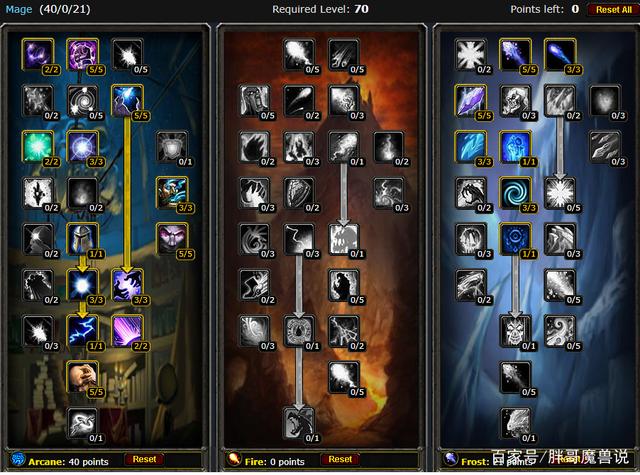Select the Arcane Mind talent (5/5)
This screenshot has height=475, width=640.
click(171, 238)
